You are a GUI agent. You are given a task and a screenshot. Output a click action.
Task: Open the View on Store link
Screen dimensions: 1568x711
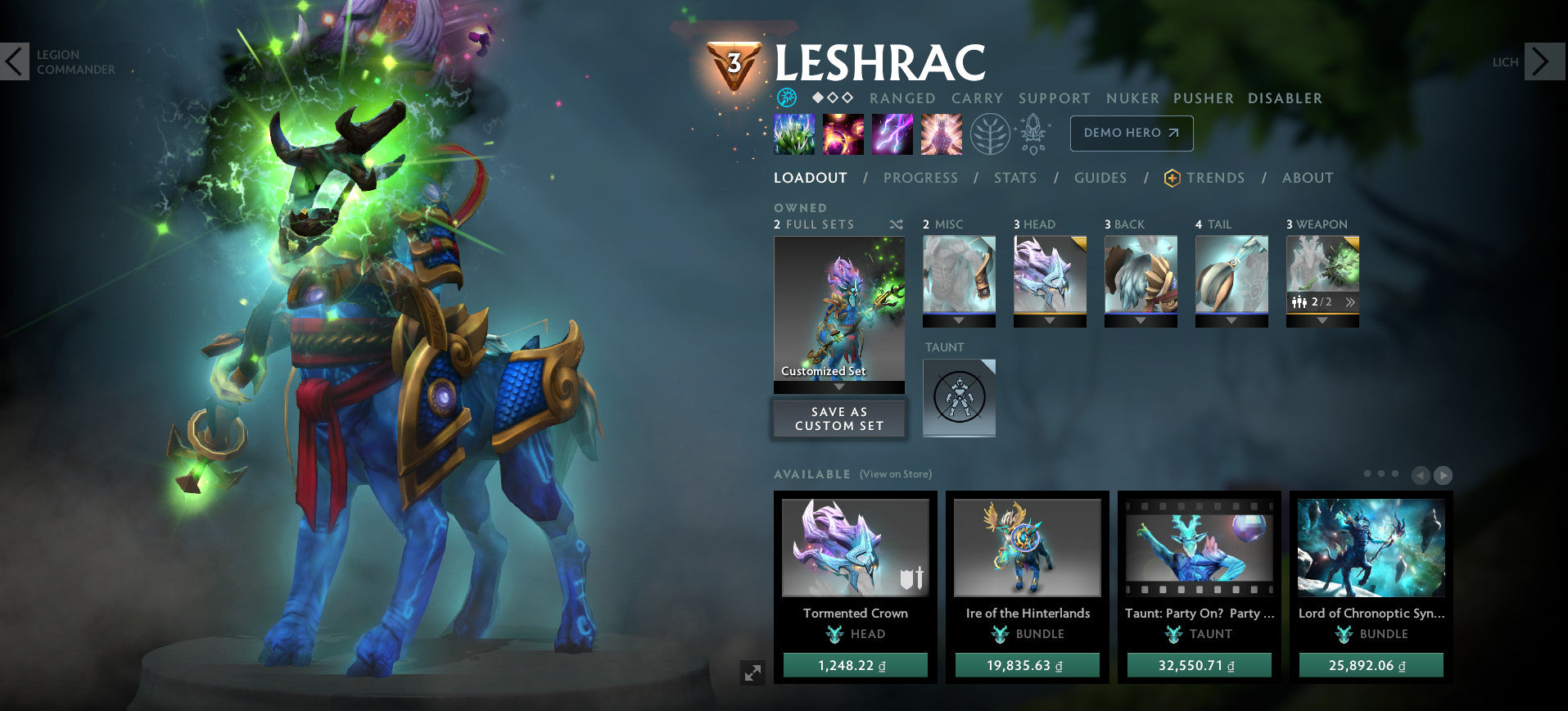895,473
